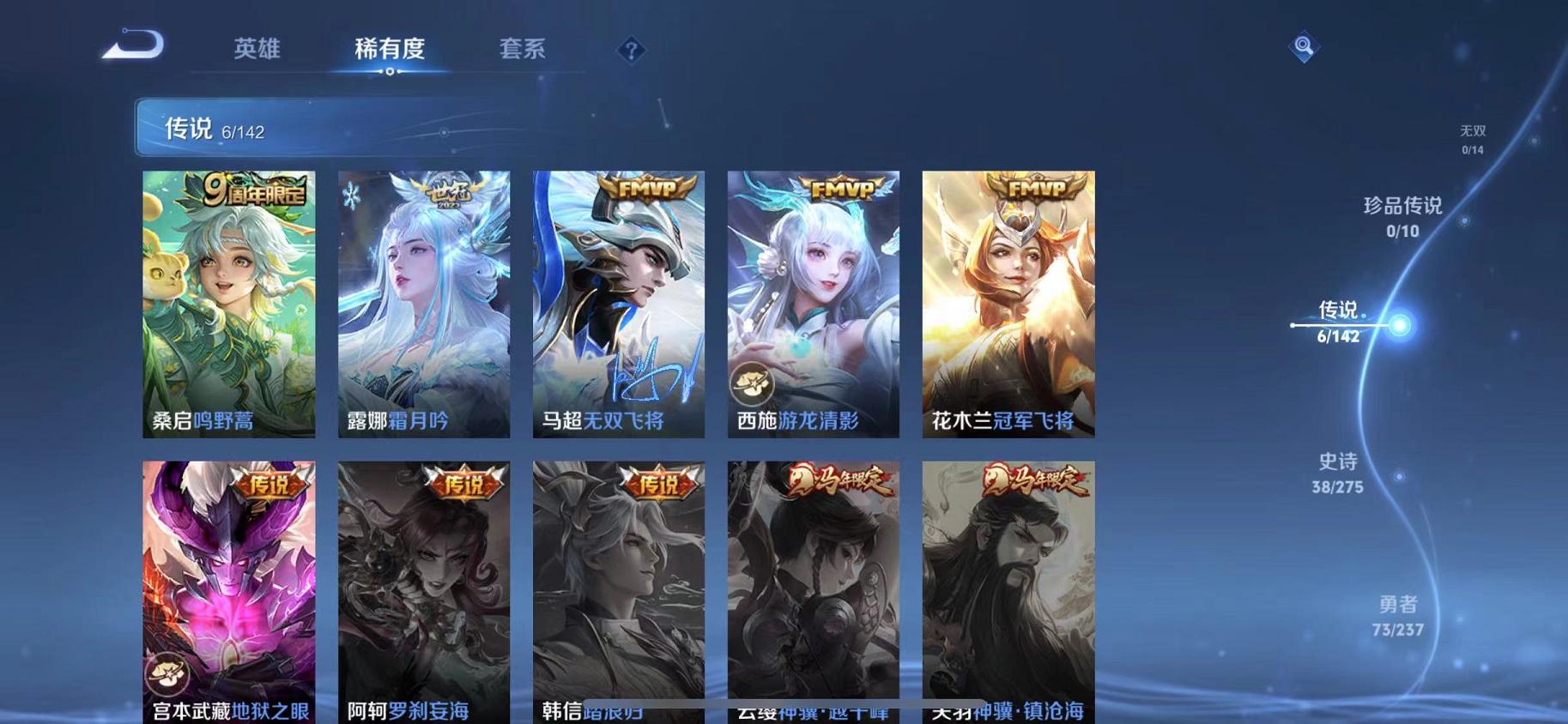
Task: Switch to the 英雄 tab
Action: click(x=256, y=50)
